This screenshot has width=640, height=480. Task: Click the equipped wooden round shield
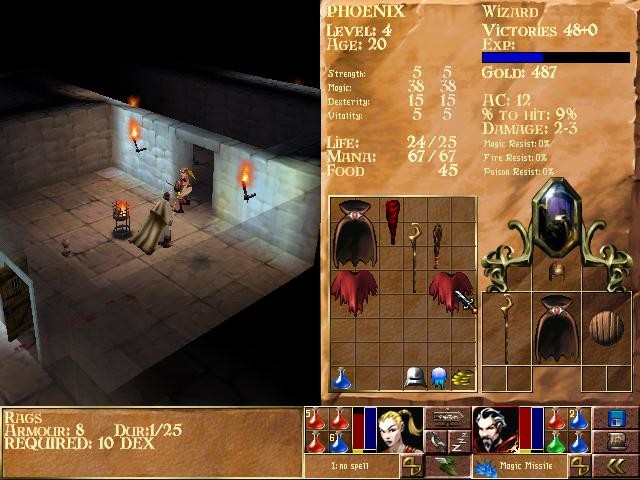pos(603,330)
